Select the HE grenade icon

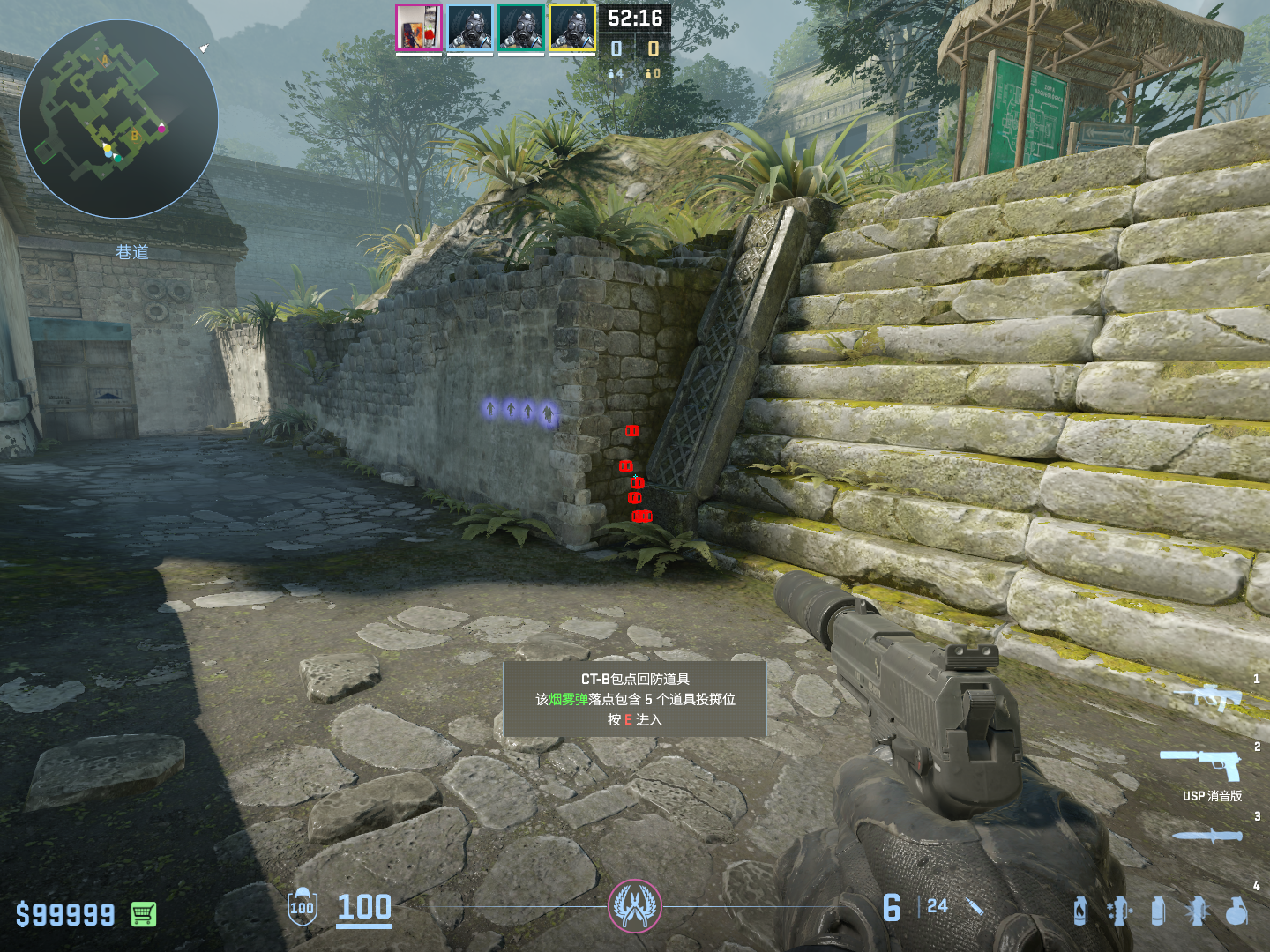(1236, 911)
